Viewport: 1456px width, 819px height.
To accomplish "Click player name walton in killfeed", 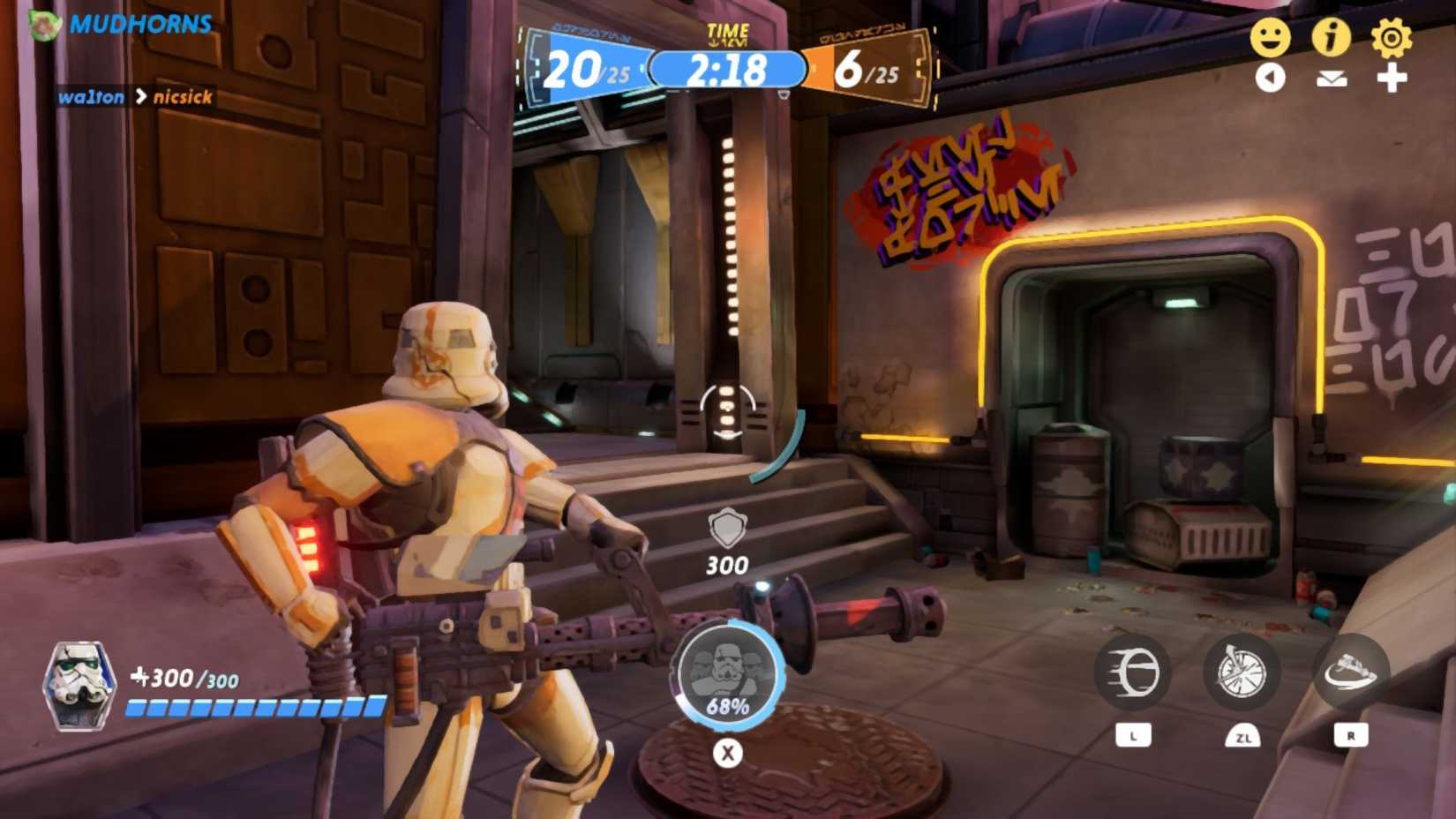I will coord(93,98).
